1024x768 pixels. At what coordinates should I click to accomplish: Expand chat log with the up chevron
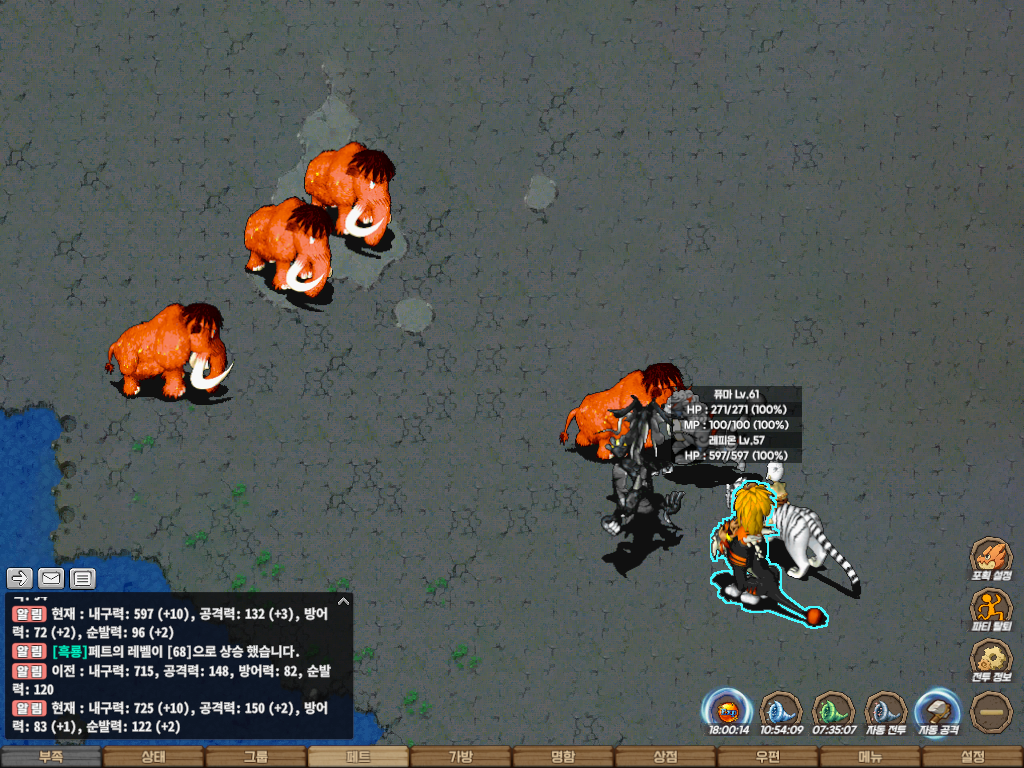point(343,602)
